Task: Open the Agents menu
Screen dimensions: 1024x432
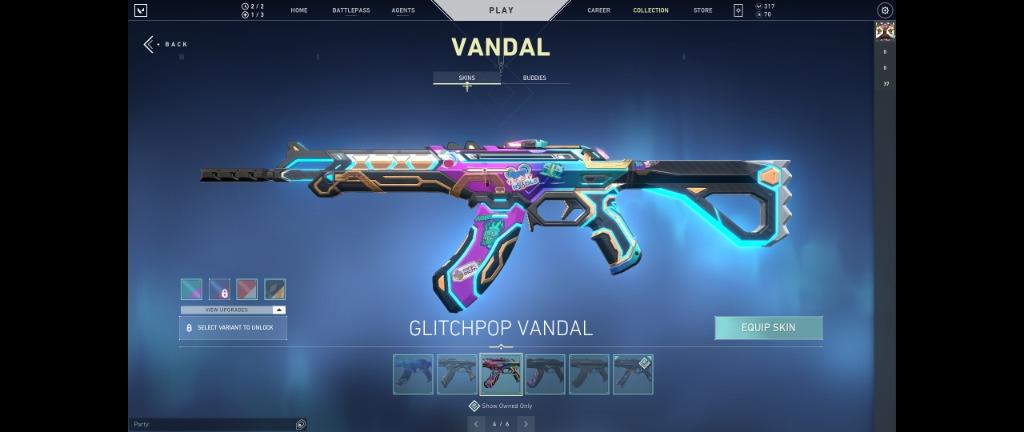Action: pyautogui.click(x=403, y=10)
